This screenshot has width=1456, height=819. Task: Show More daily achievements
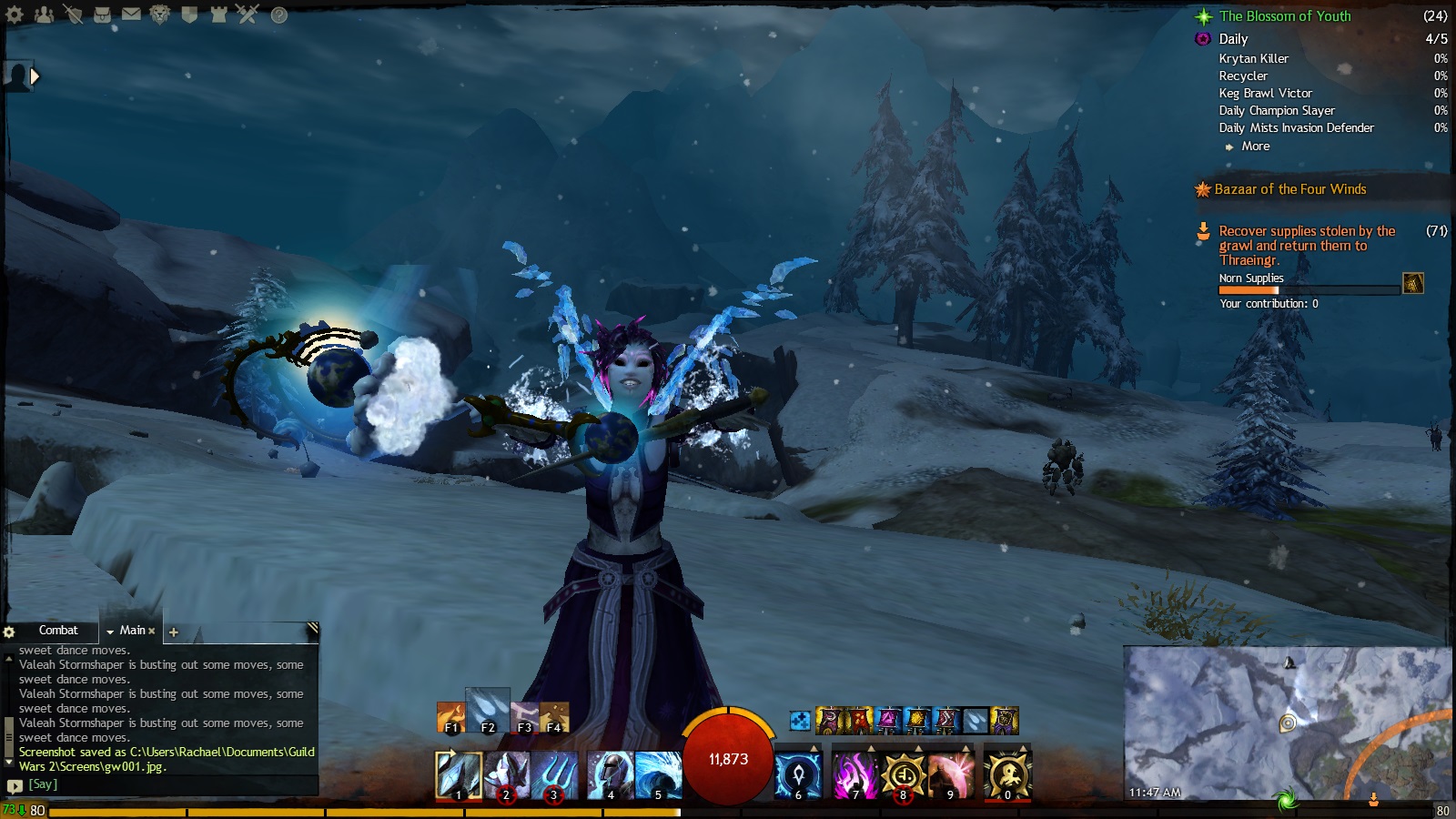point(1255,147)
